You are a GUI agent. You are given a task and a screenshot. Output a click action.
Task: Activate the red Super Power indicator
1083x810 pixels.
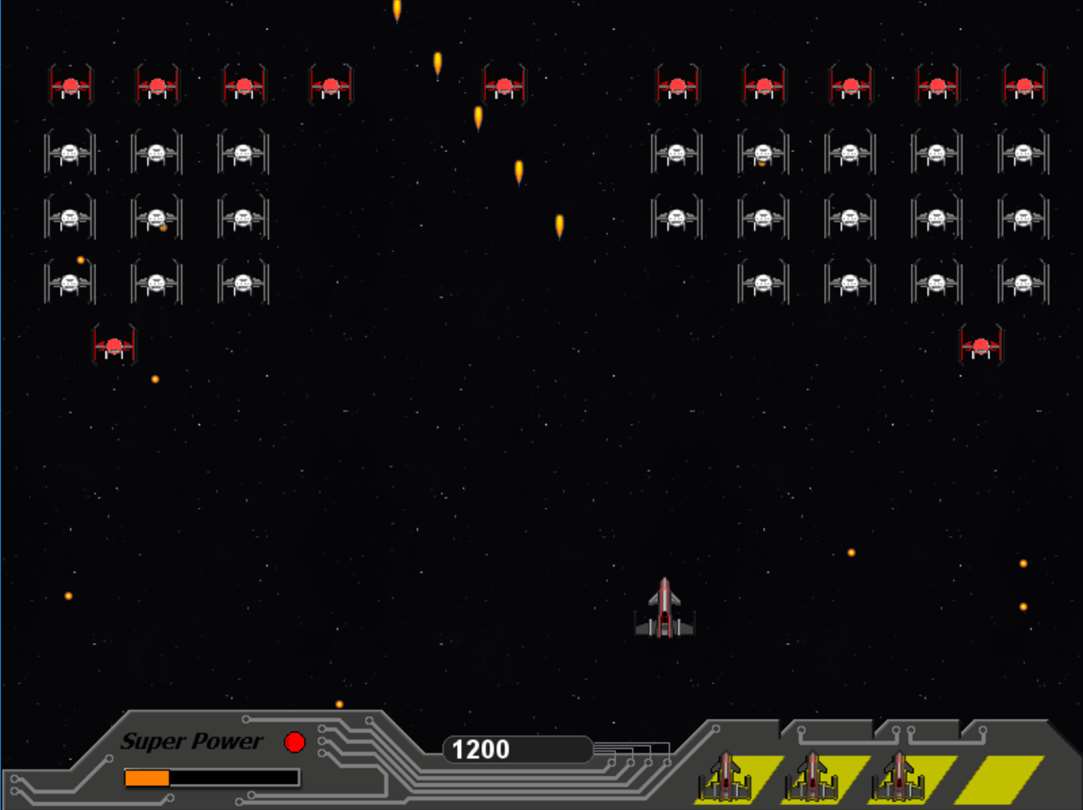(x=294, y=742)
